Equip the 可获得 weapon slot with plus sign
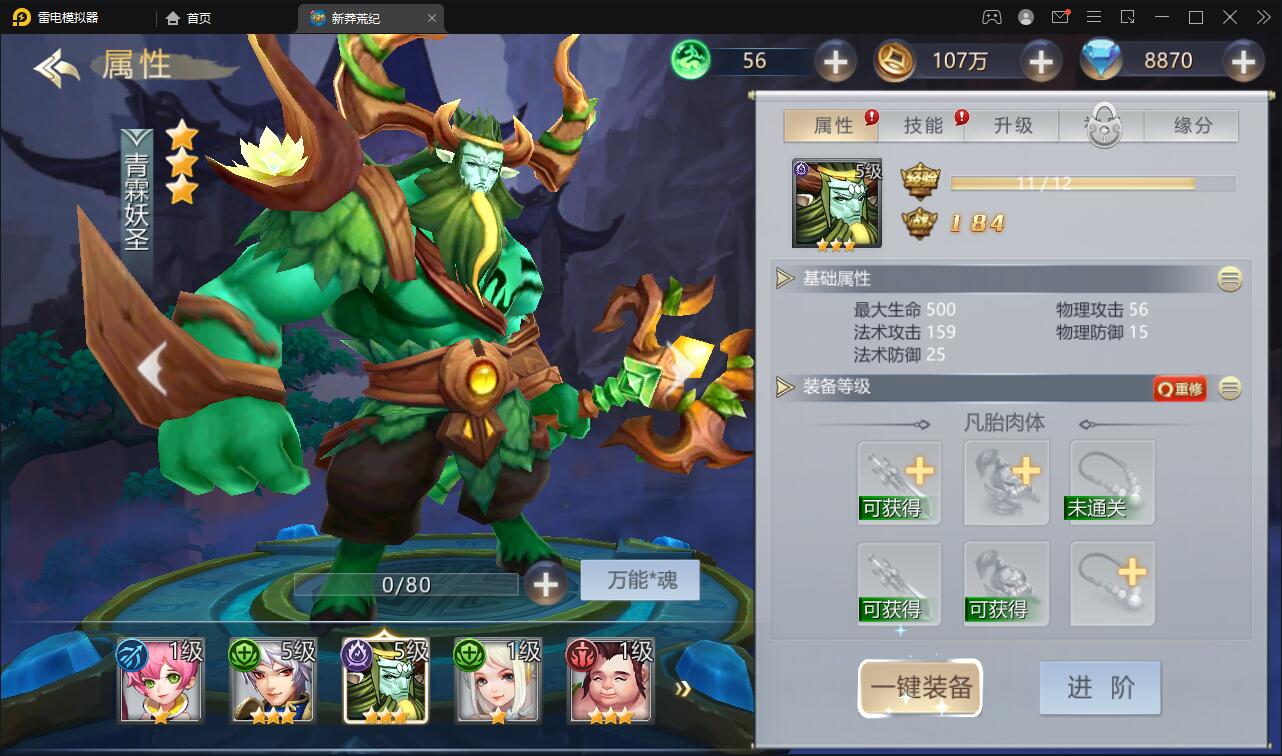The height and width of the screenshot is (756, 1282). 898,481
